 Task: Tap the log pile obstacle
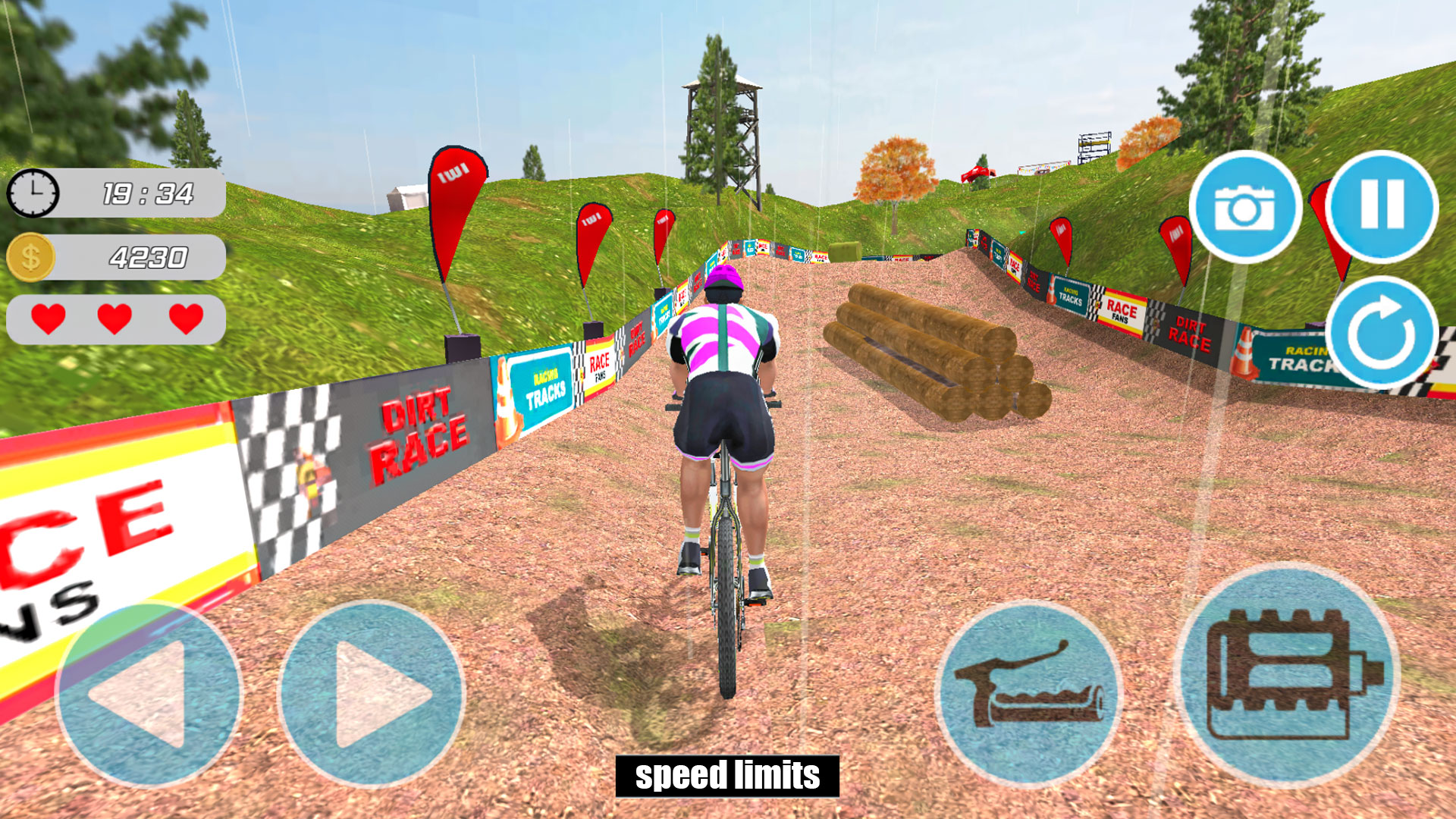point(933,349)
